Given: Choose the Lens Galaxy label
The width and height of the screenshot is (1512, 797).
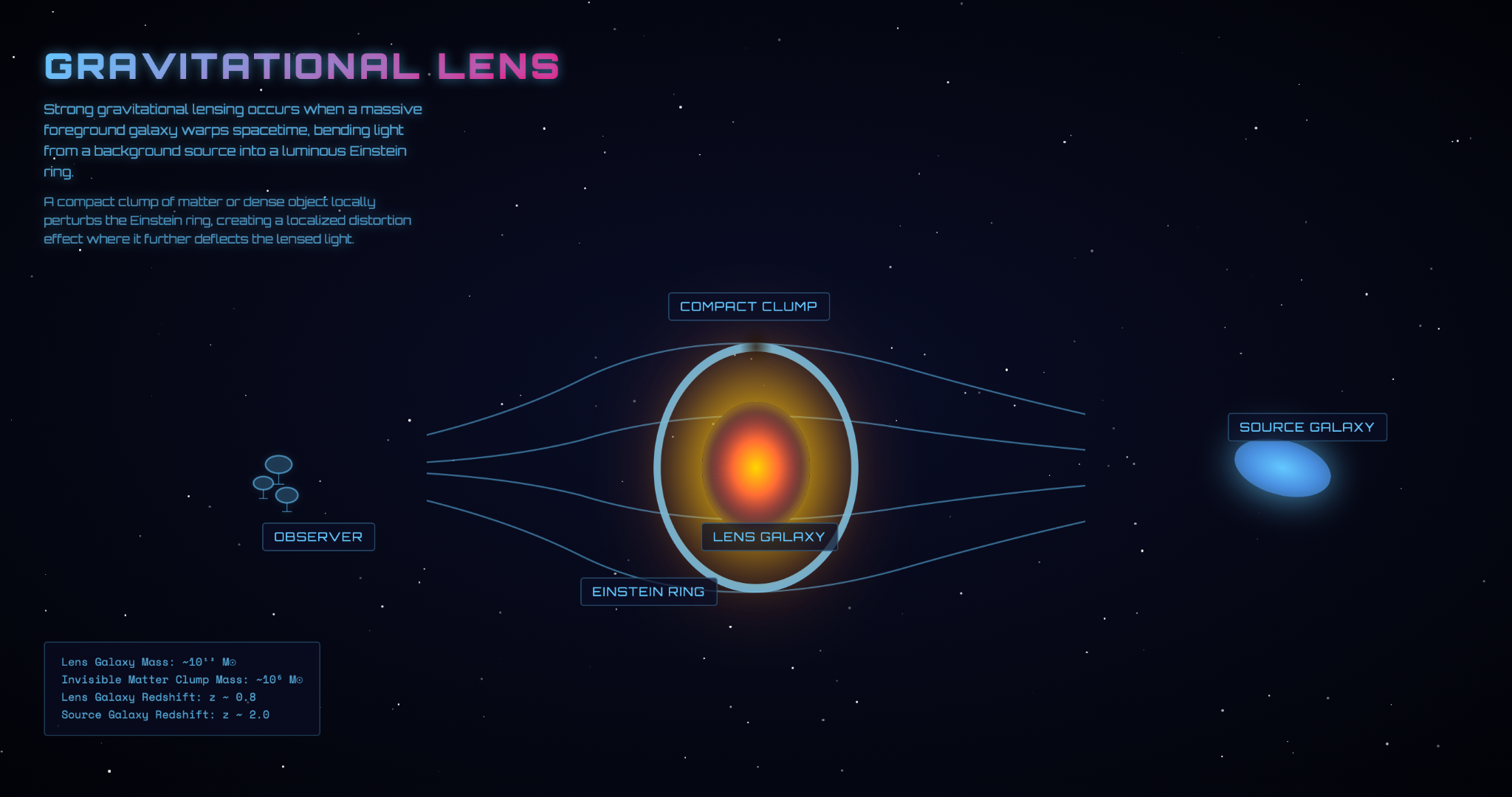Looking at the screenshot, I should point(769,537).
